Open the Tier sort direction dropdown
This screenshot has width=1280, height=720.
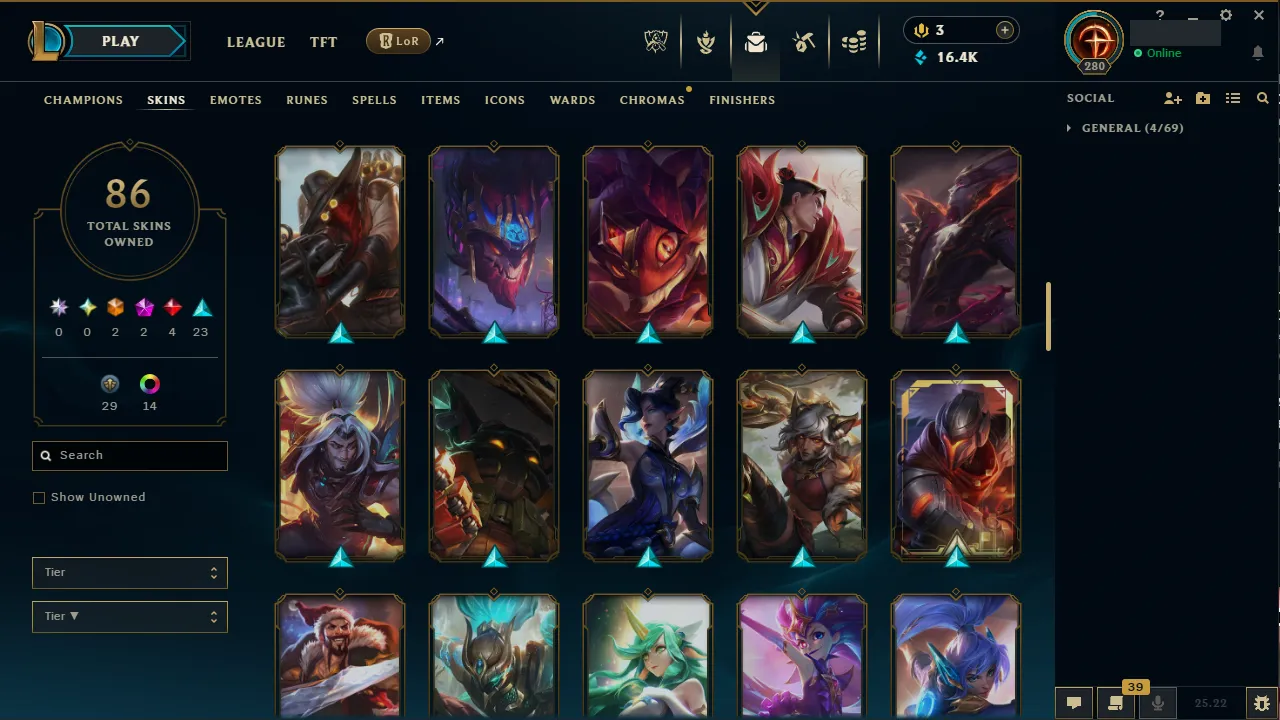click(129, 616)
